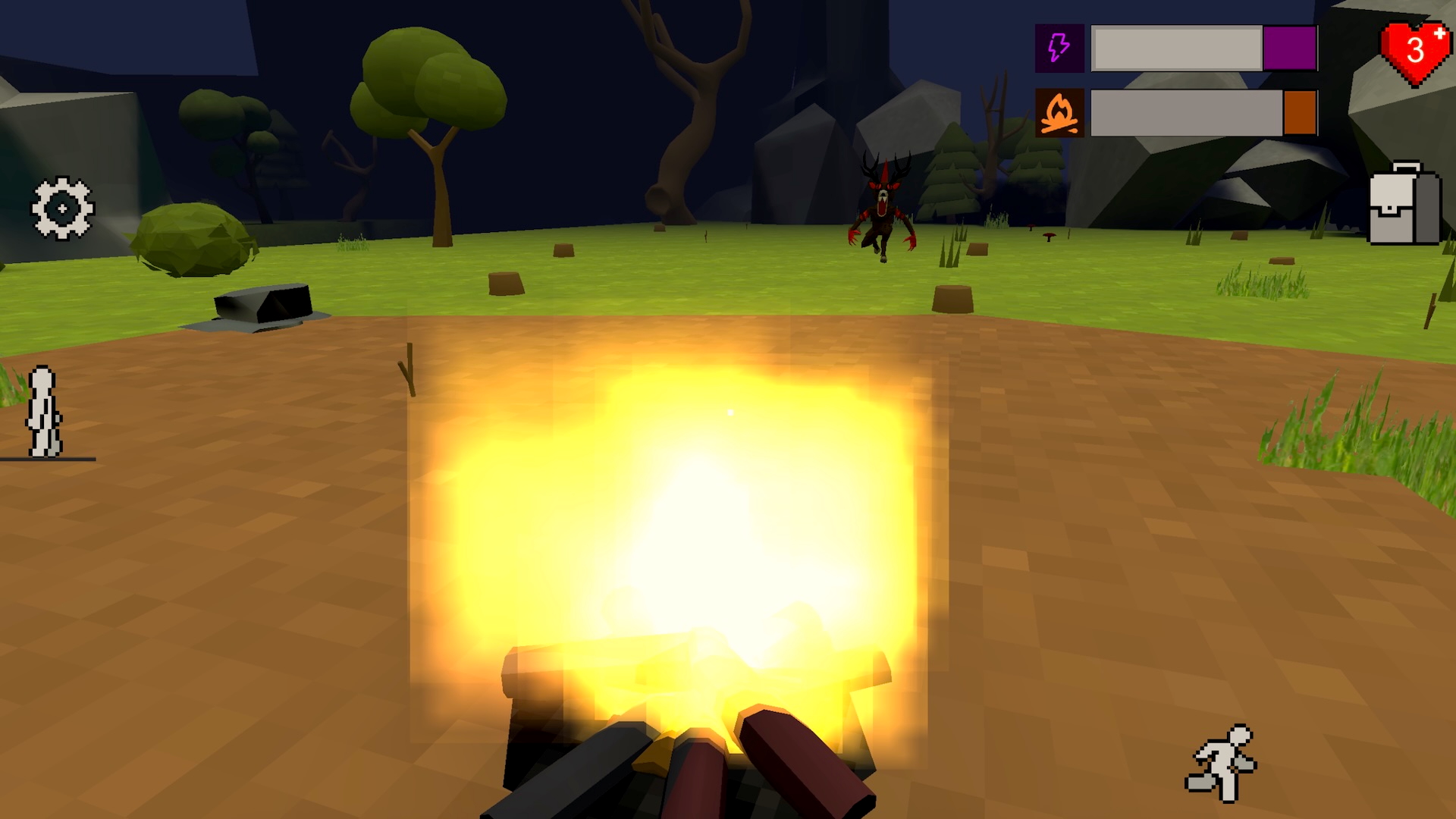The image size is (1456, 819).
Task: Select the campfire flame status icon
Action: (x=1060, y=114)
